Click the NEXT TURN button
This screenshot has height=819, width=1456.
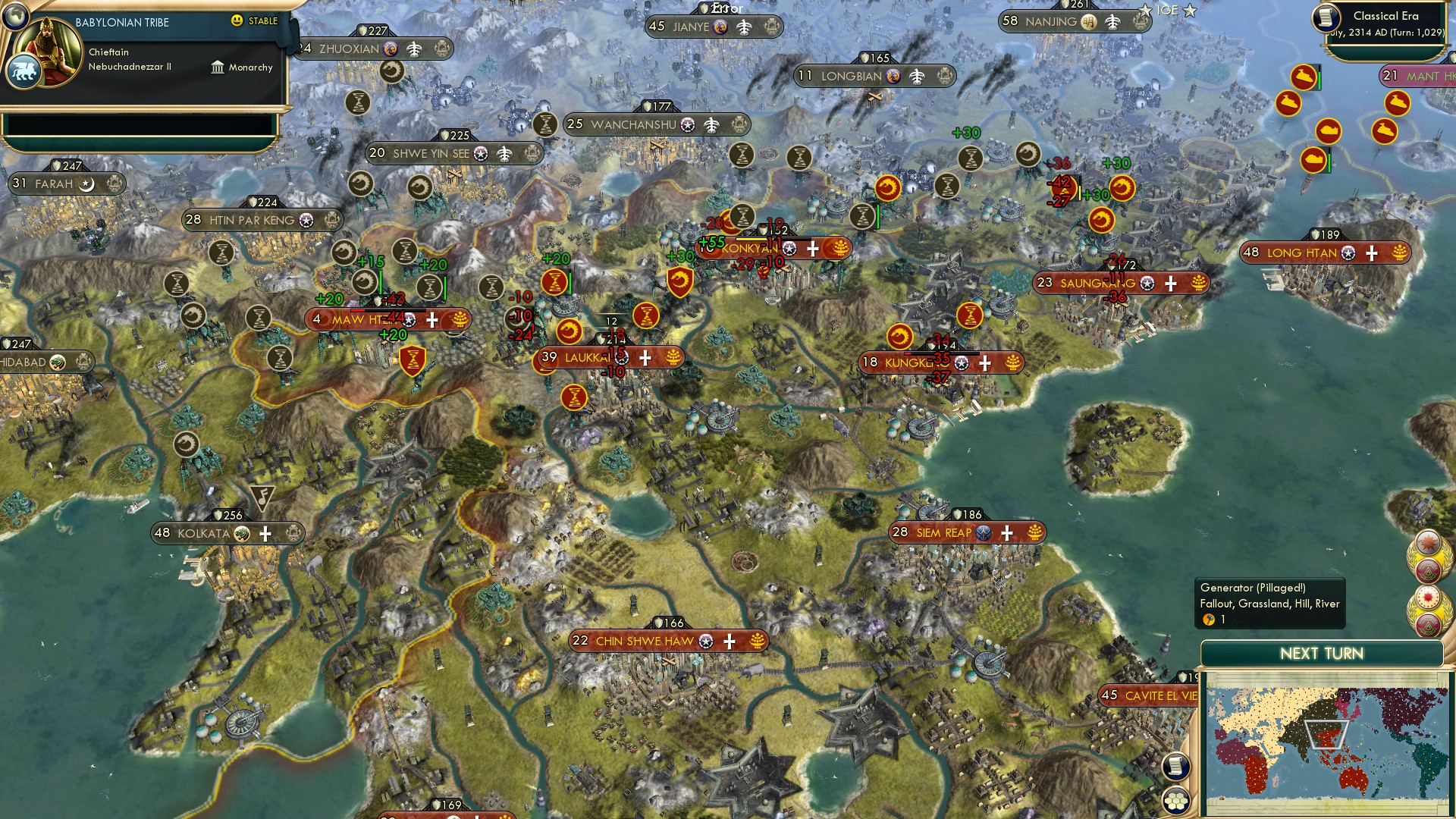[x=1323, y=653]
